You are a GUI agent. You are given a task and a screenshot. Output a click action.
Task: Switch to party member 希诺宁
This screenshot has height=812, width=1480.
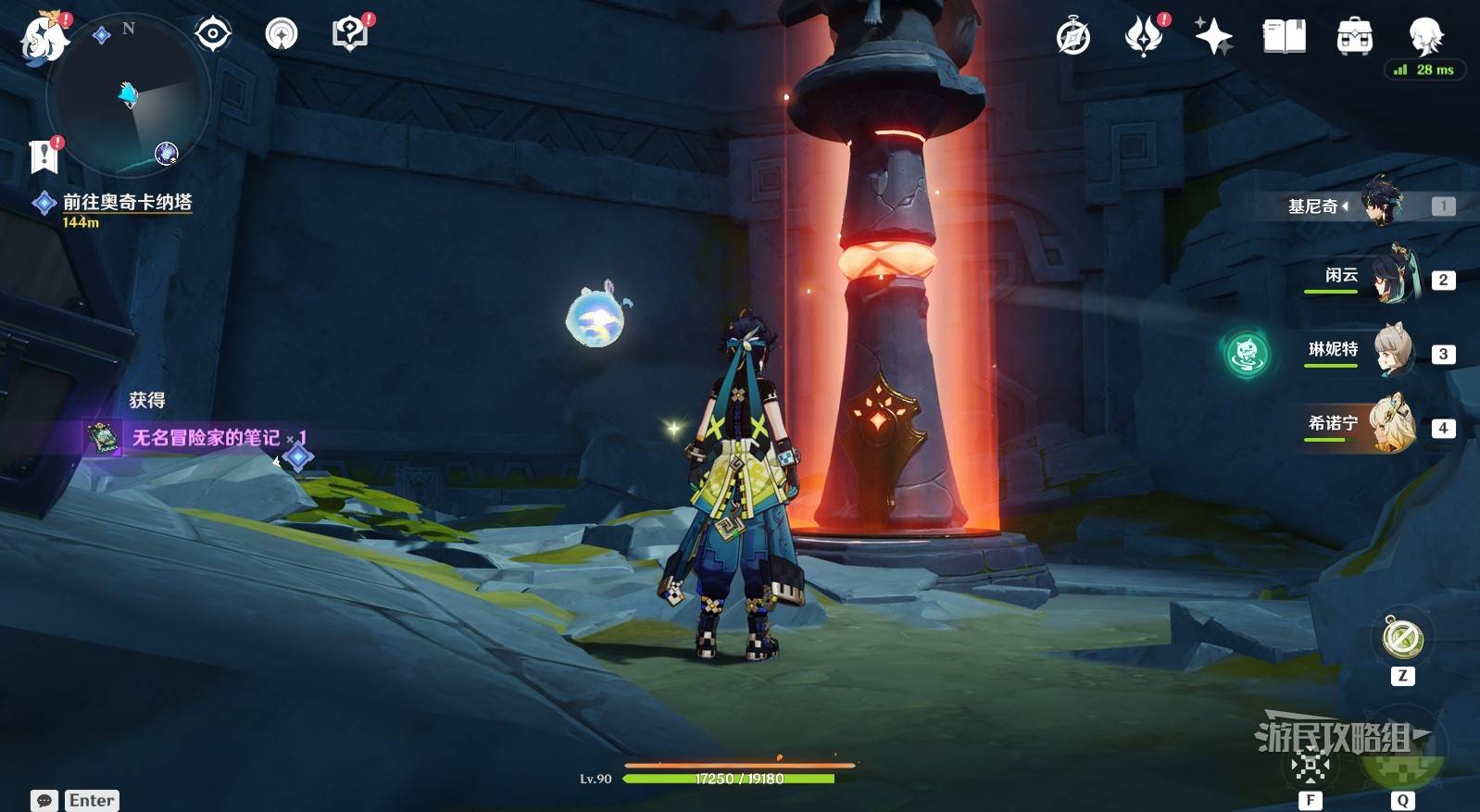[x=1389, y=424]
